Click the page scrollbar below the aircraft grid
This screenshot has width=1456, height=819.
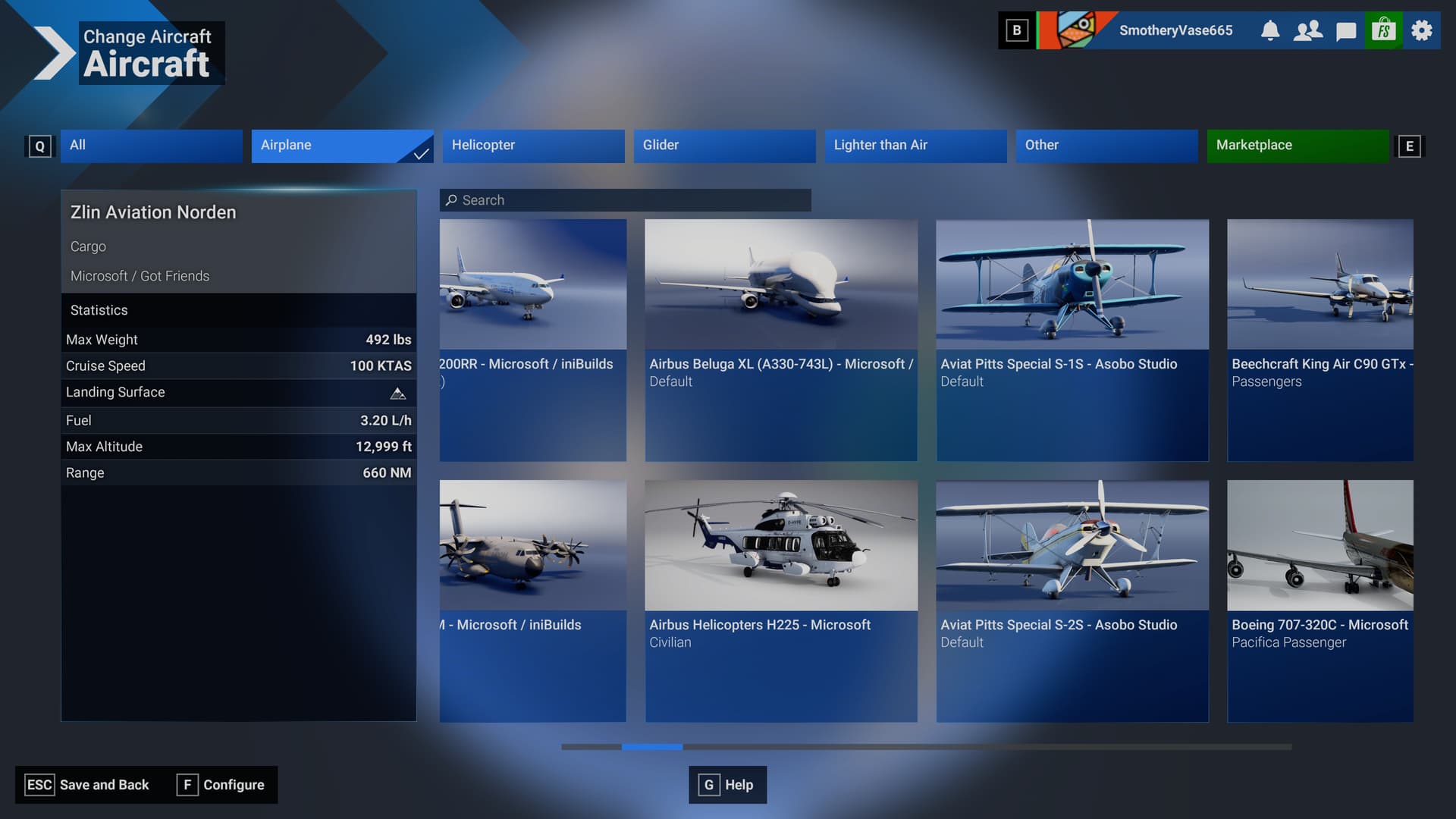click(651, 747)
